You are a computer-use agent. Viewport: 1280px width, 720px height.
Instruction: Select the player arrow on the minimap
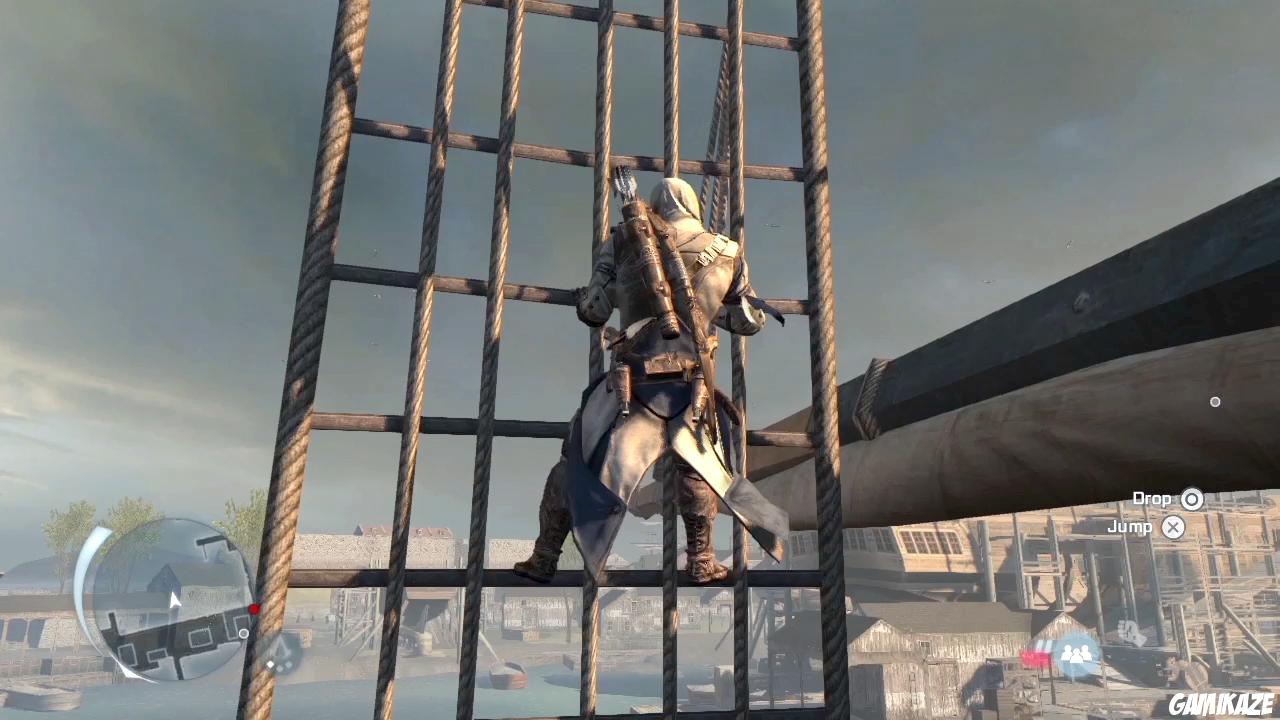173,598
